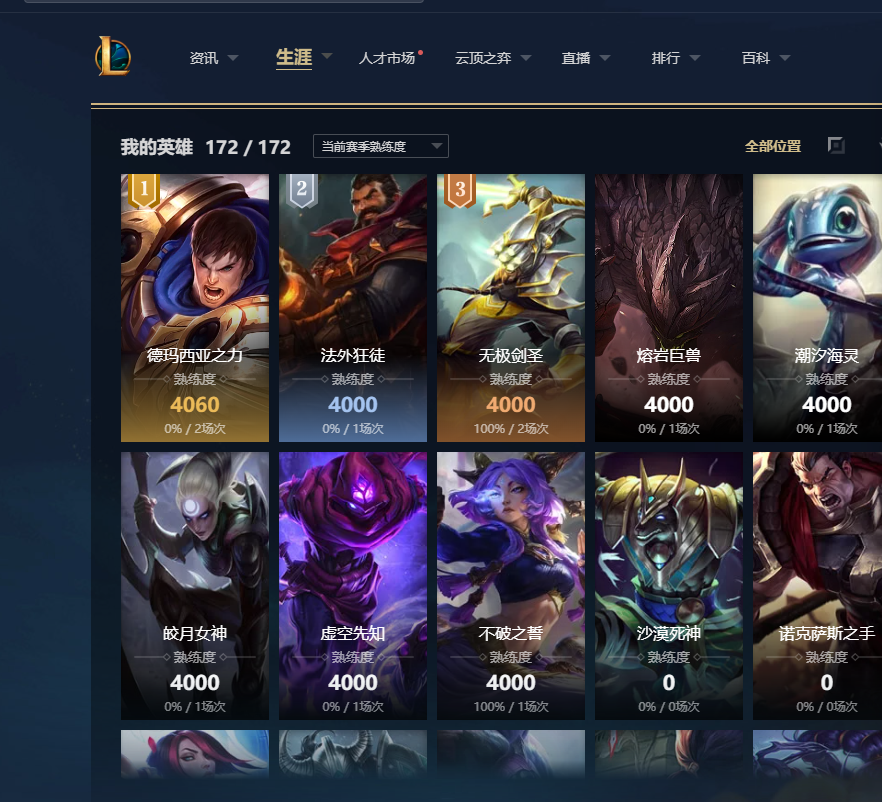Choose the 皎月女神 champion card

click(x=195, y=585)
